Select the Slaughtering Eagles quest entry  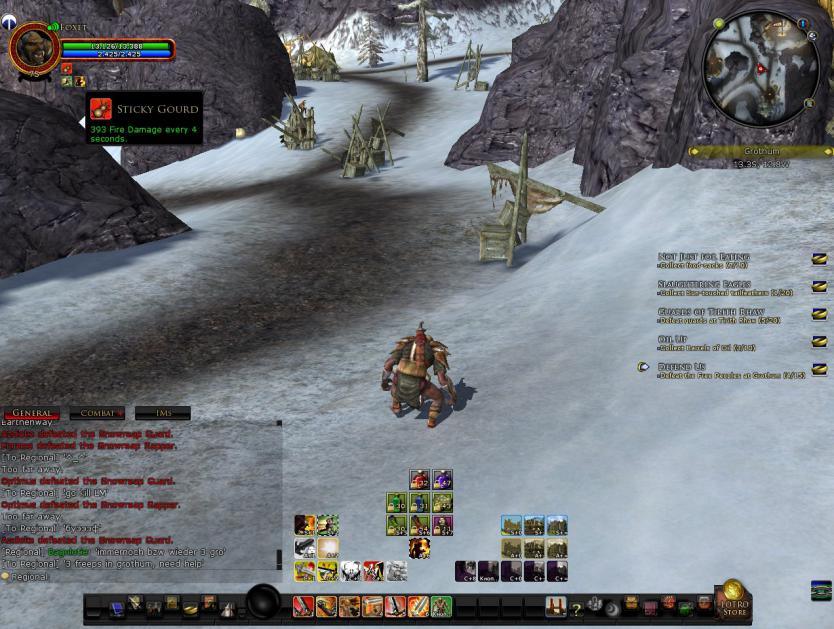[x=704, y=285]
